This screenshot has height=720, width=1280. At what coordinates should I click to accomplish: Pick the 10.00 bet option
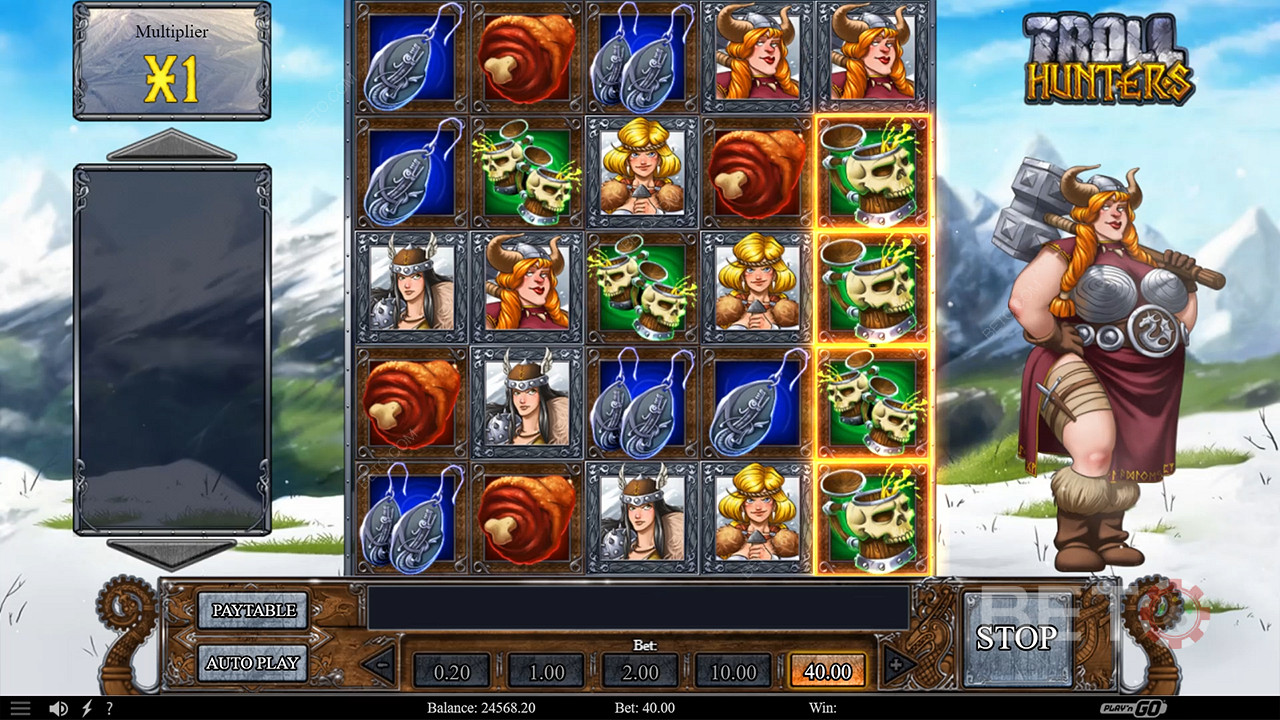click(x=734, y=671)
